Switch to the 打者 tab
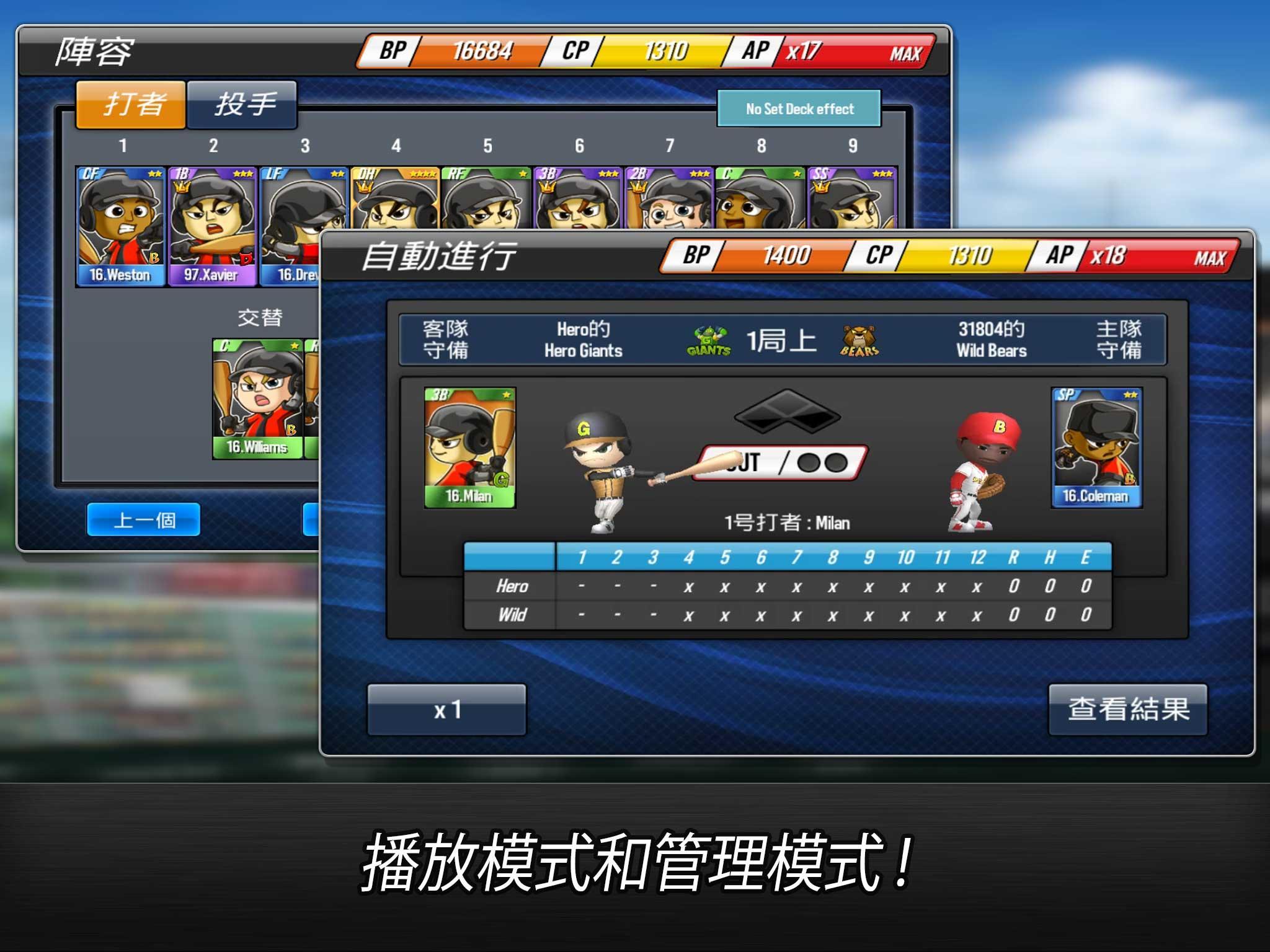 (x=130, y=104)
